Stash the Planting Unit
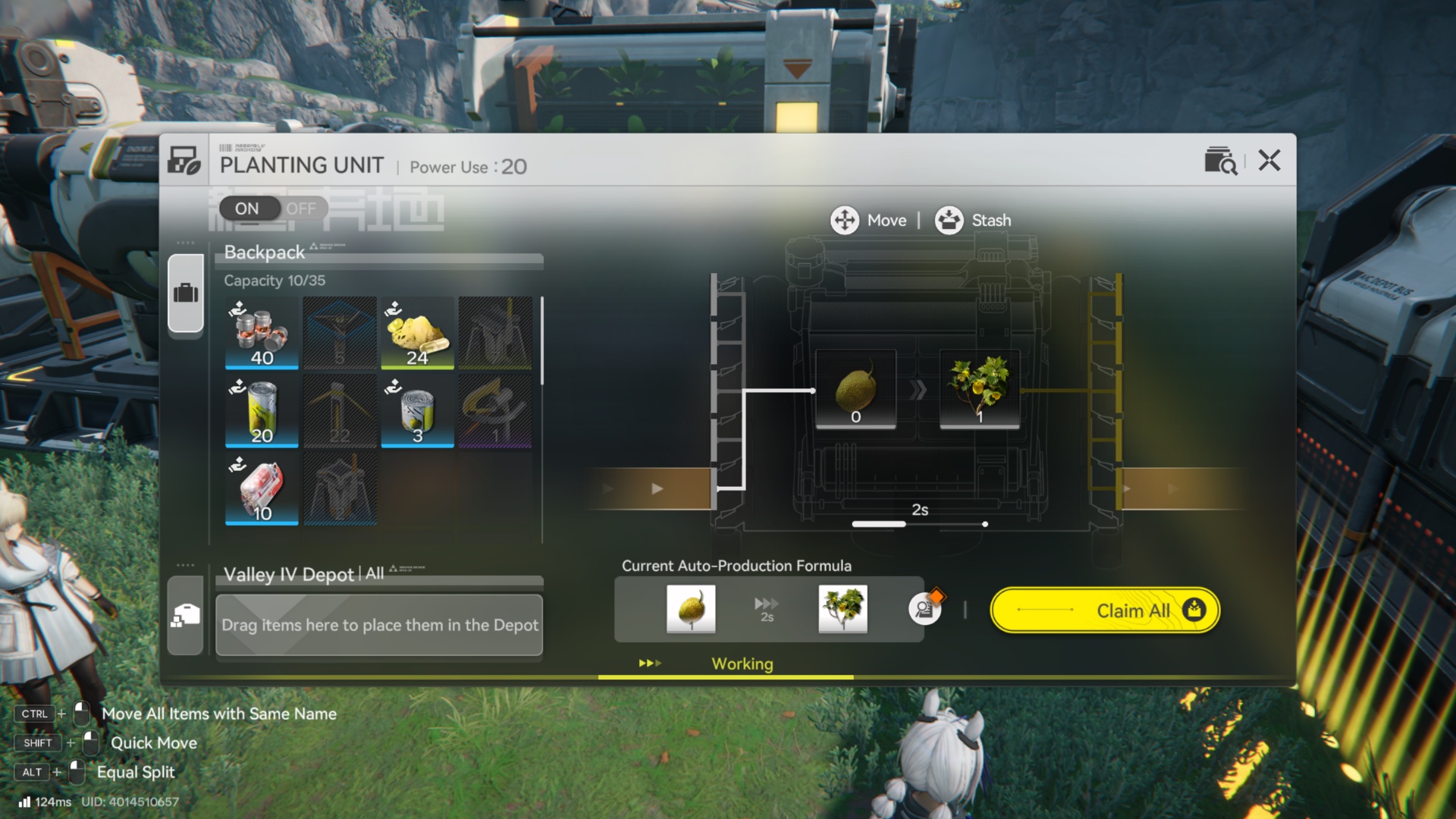This screenshot has height=819, width=1456. 974,220
